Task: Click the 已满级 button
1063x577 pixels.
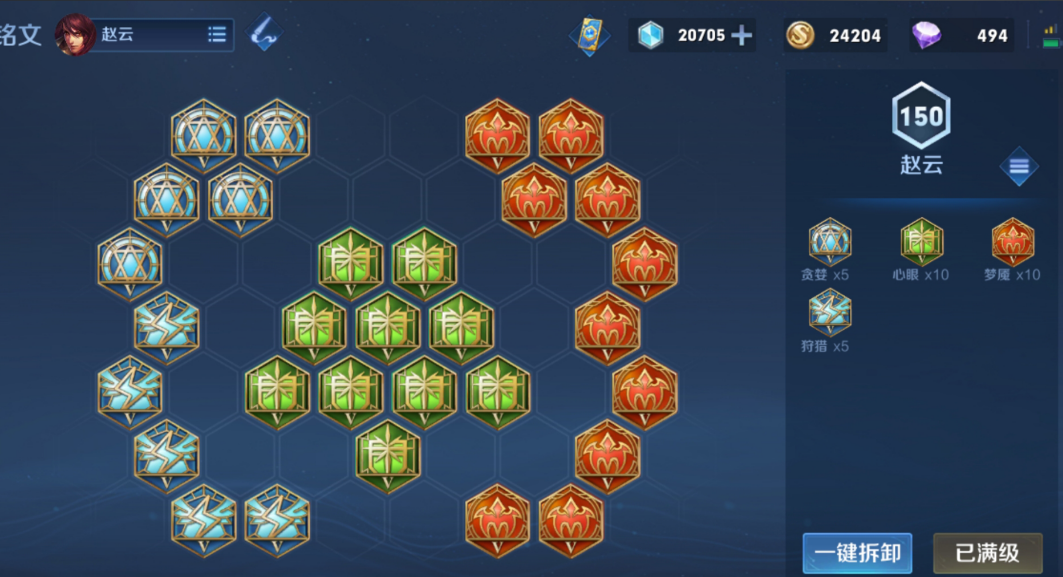Action: (x=987, y=553)
